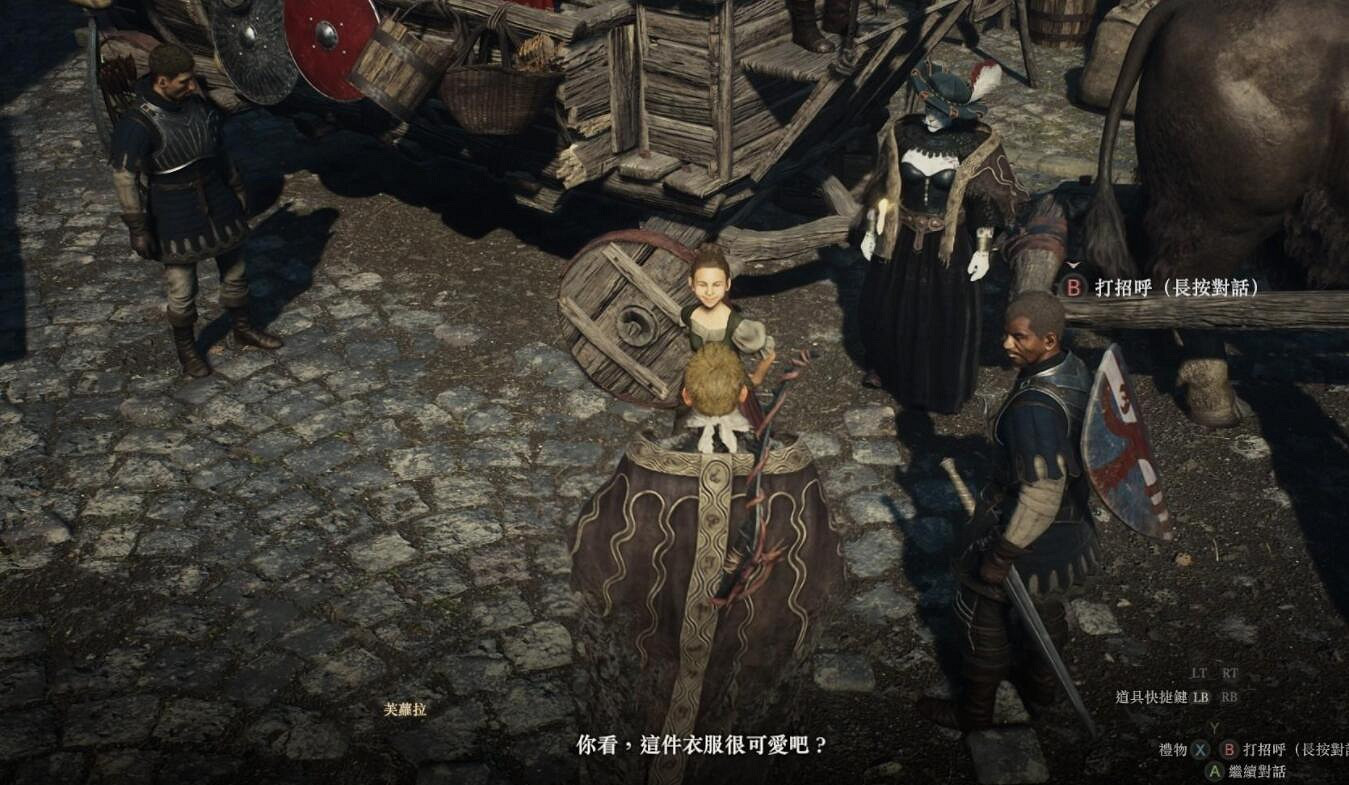Click the RT trigger icon
The width and height of the screenshot is (1349, 785).
[x=1229, y=672]
